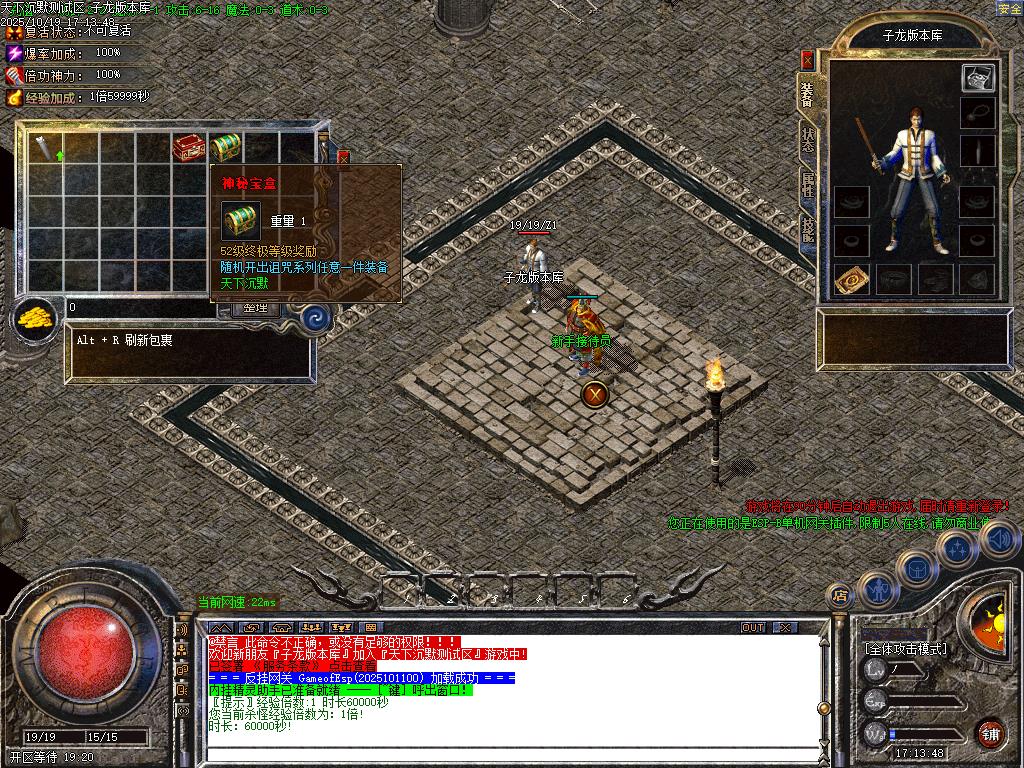Select the red treasure chest in the bag

[189, 148]
